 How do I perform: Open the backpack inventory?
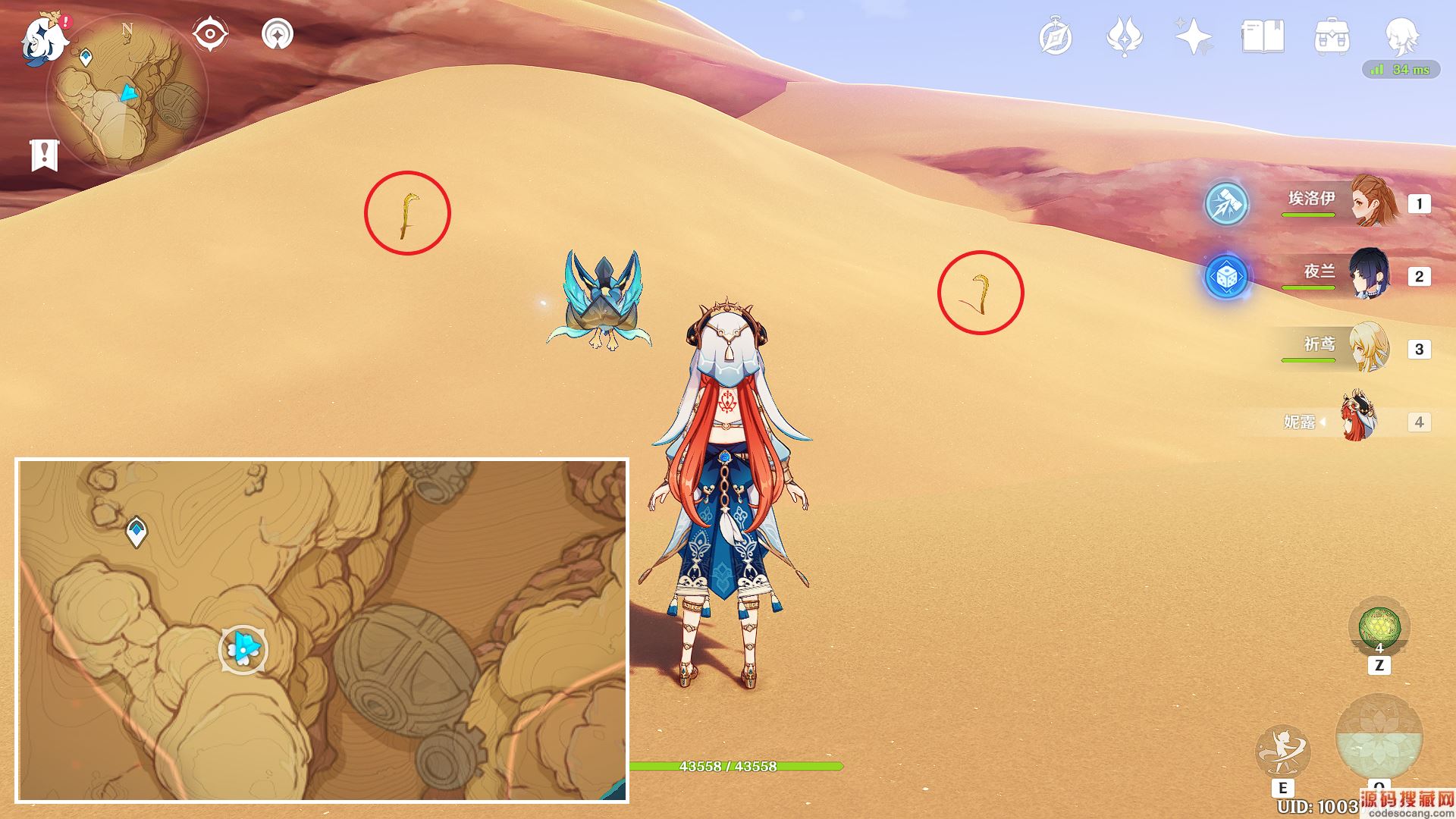click(x=1332, y=36)
